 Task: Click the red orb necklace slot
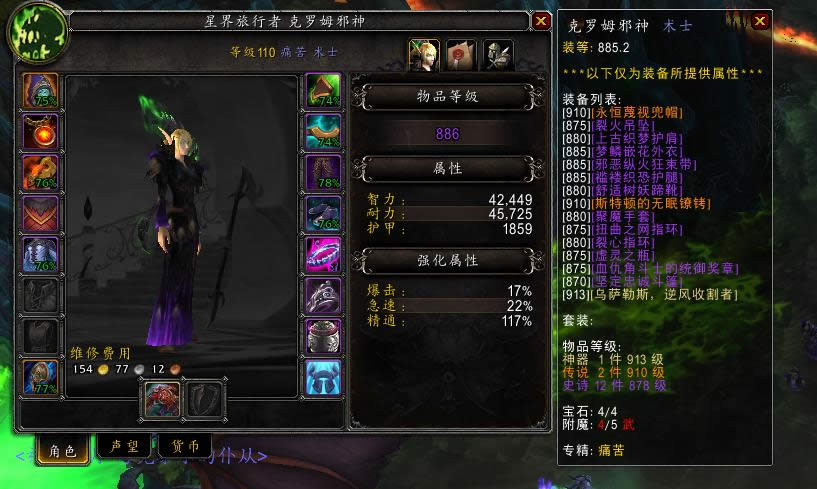coord(40,131)
